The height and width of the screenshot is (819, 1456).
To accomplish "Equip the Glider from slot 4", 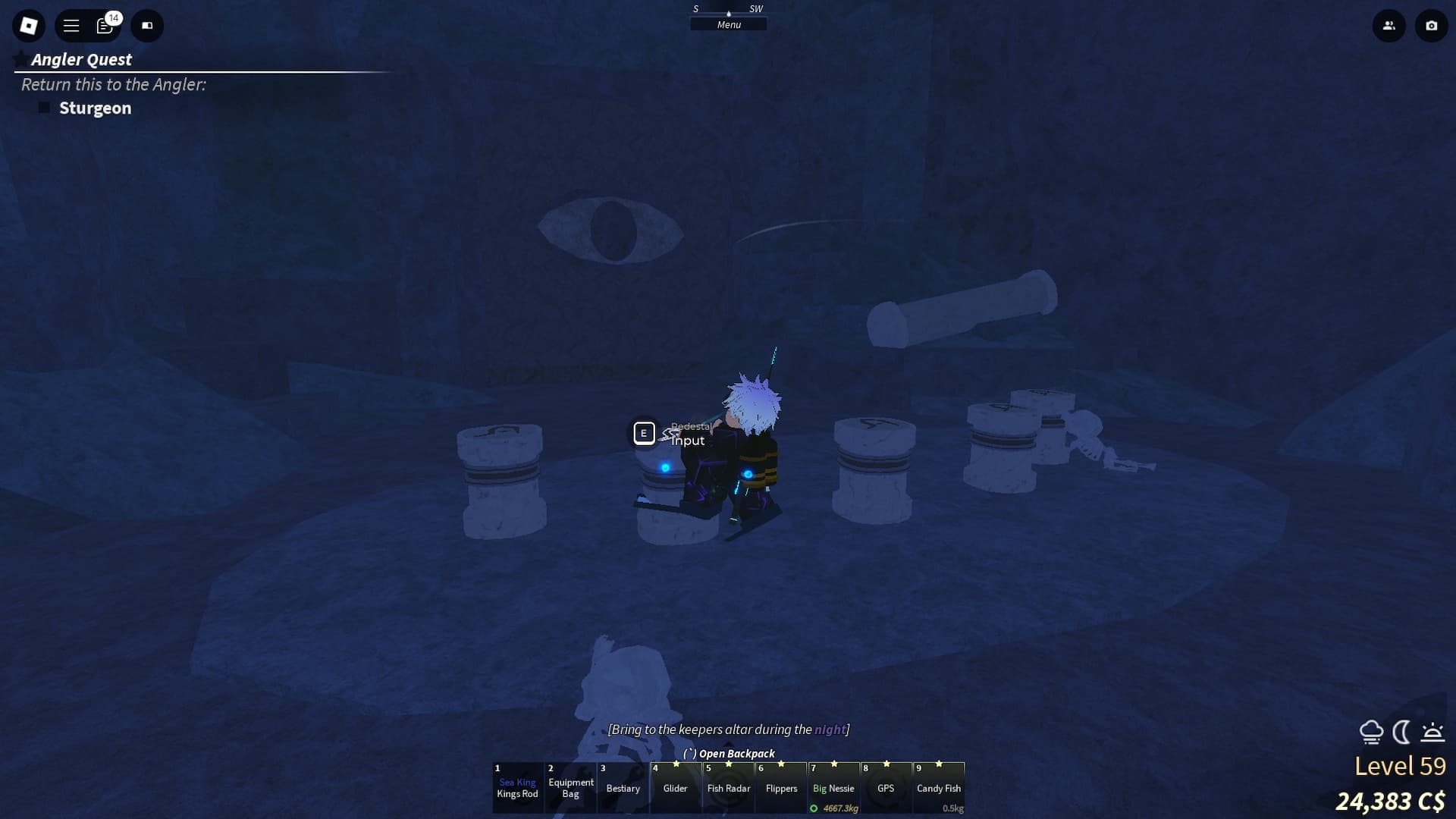I will (675, 788).
